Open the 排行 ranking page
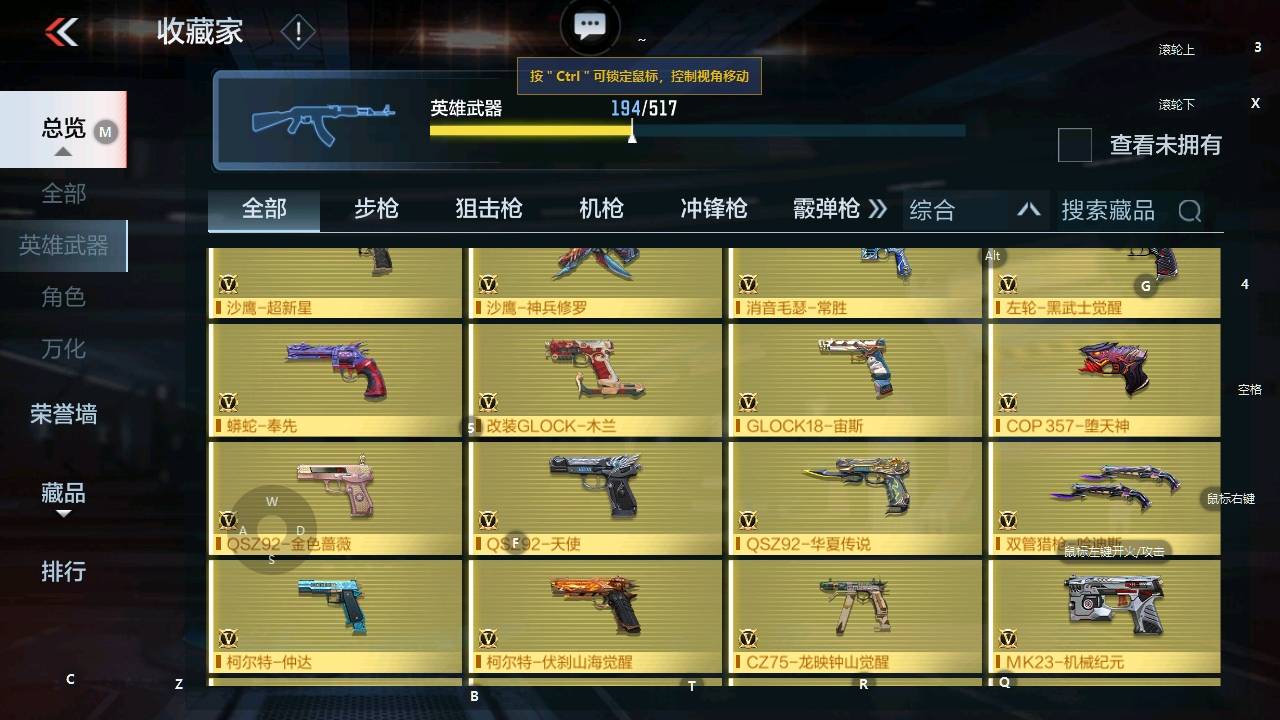Screen dimensions: 1280x720 (63, 572)
